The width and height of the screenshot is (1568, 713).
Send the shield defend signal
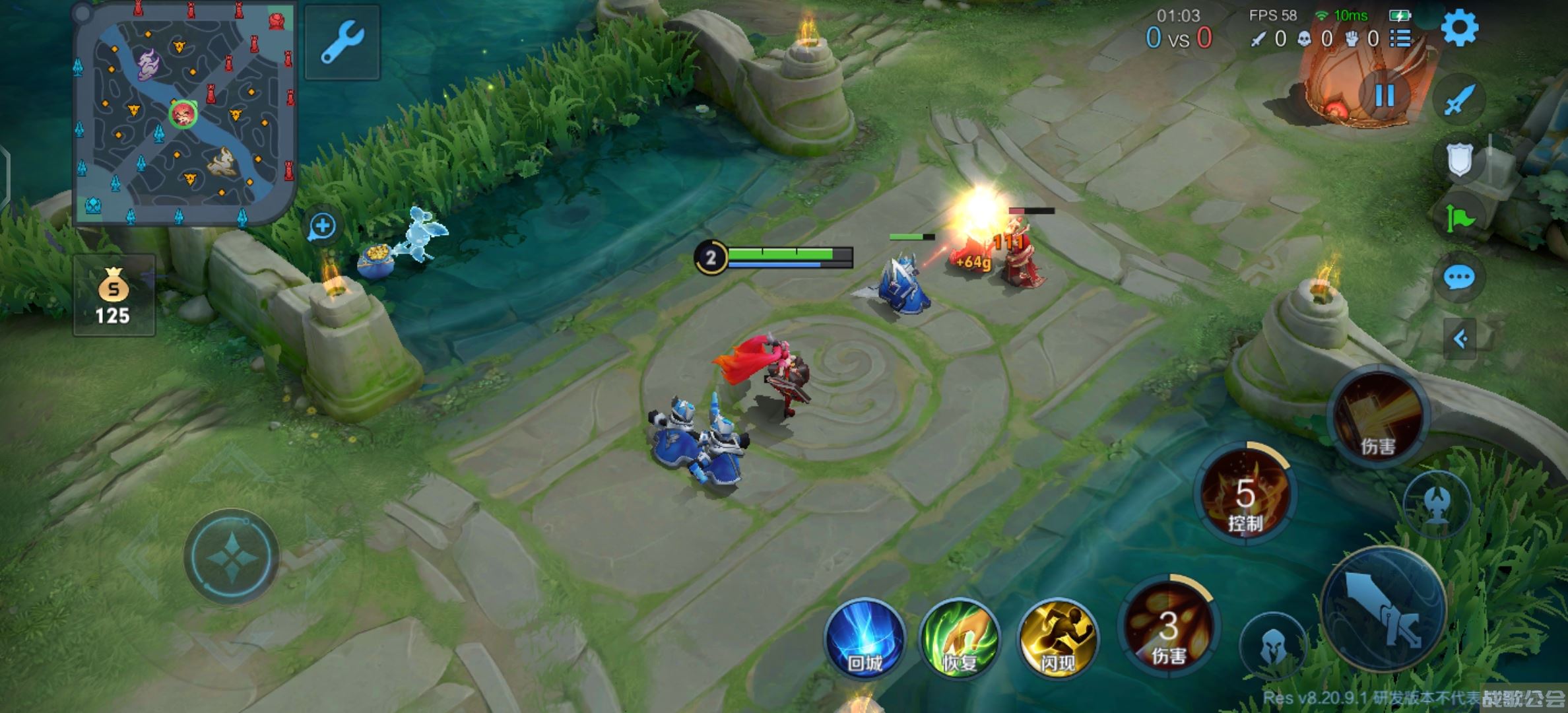pyautogui.click(x=1459, y=159)
